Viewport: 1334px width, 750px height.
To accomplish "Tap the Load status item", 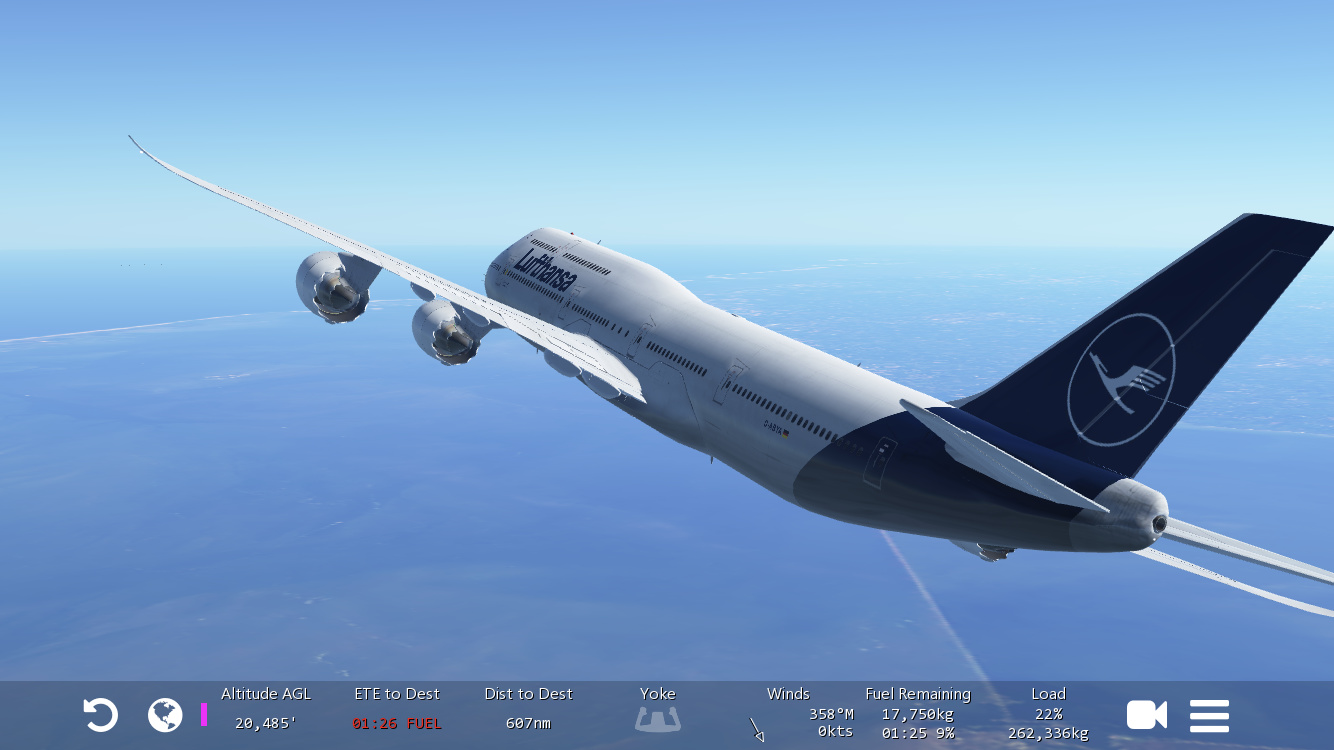I will [x=1048, y=713].
